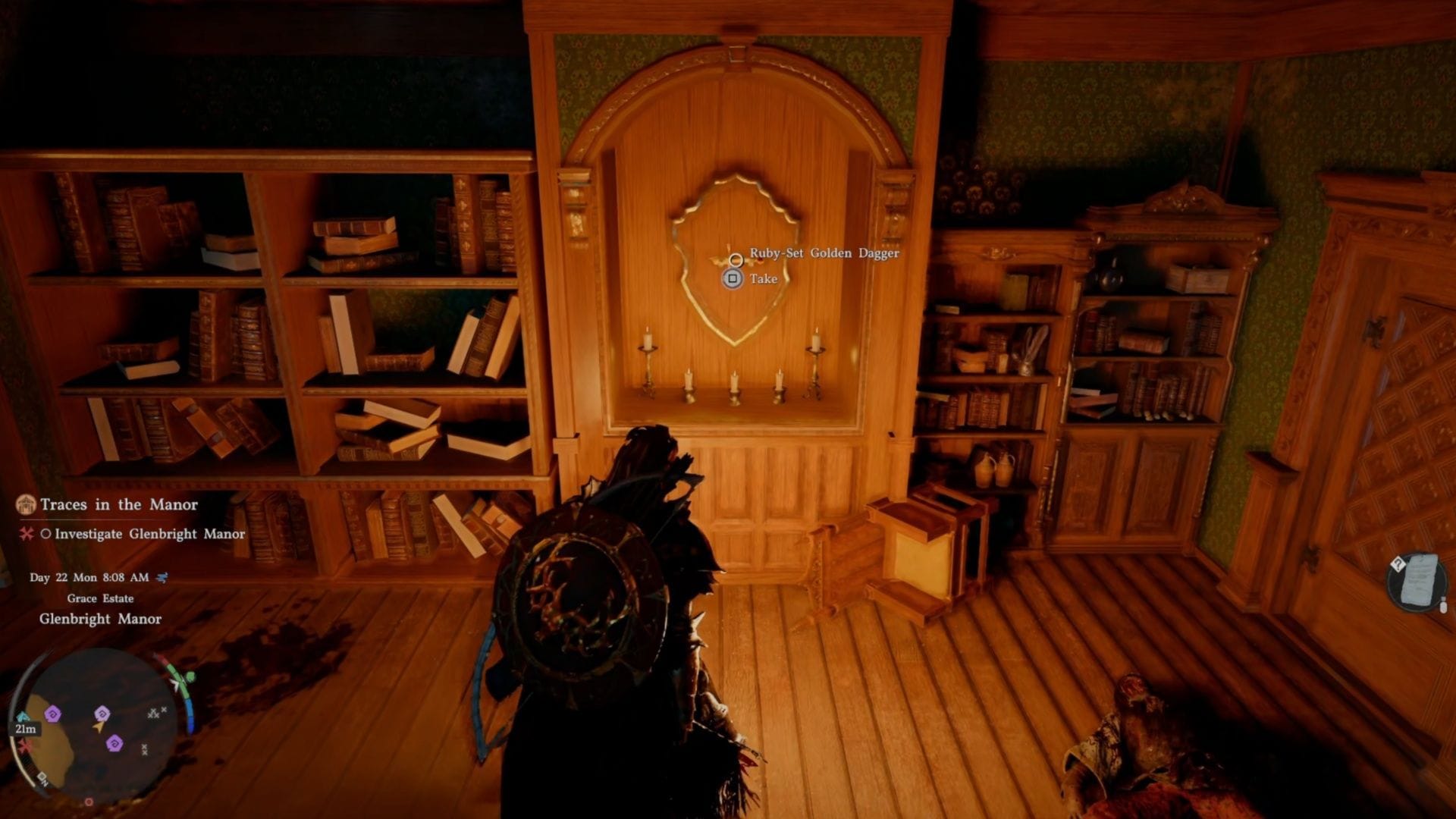Click the Investigate Glenbright Manor objective text
Image resolution: width=1456 pixels, height=819 pixels.
pos(150,534)
